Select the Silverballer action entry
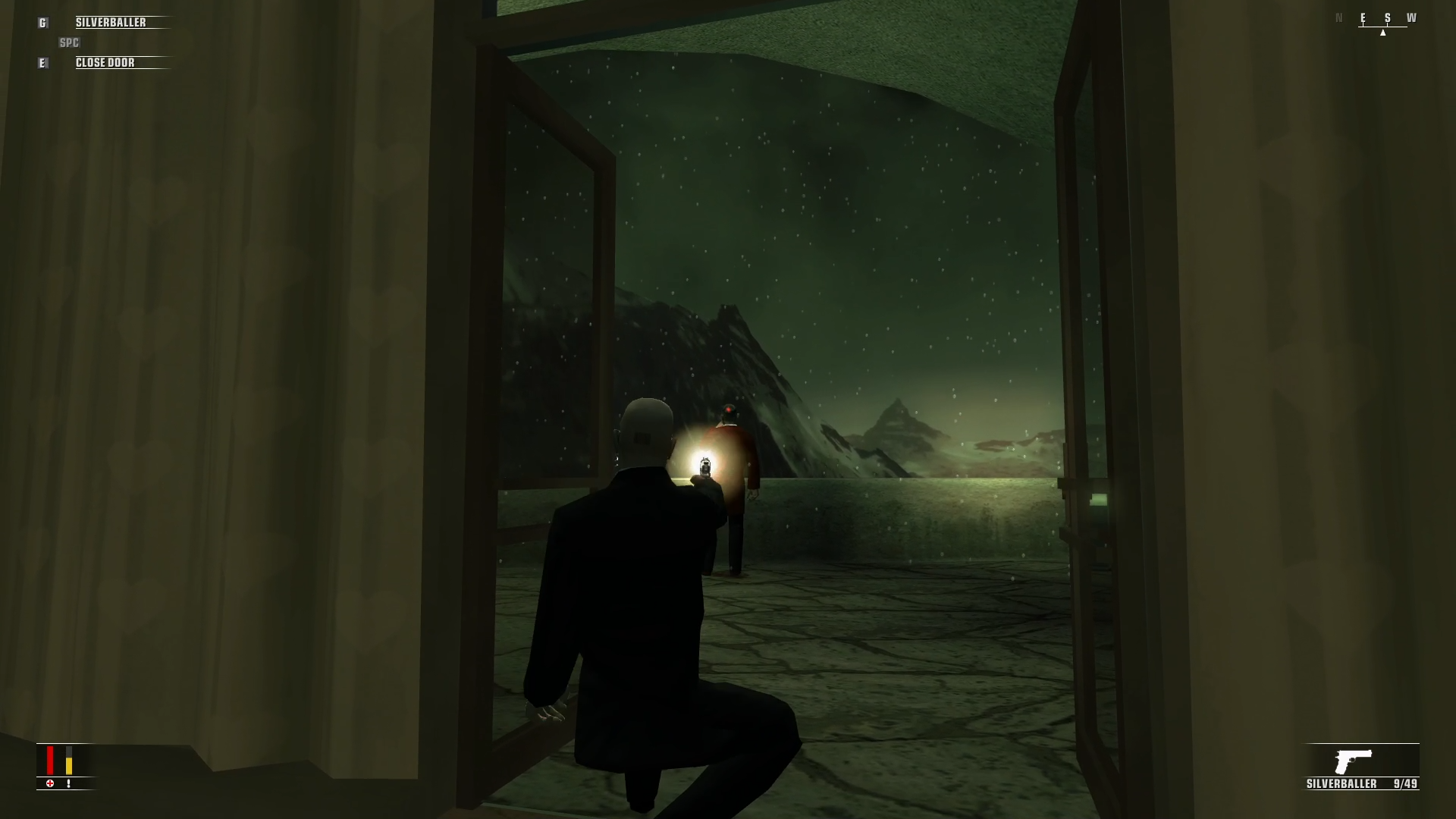Image resolution: width=1456 pixels, height=819 pixels. pos(111,23)
